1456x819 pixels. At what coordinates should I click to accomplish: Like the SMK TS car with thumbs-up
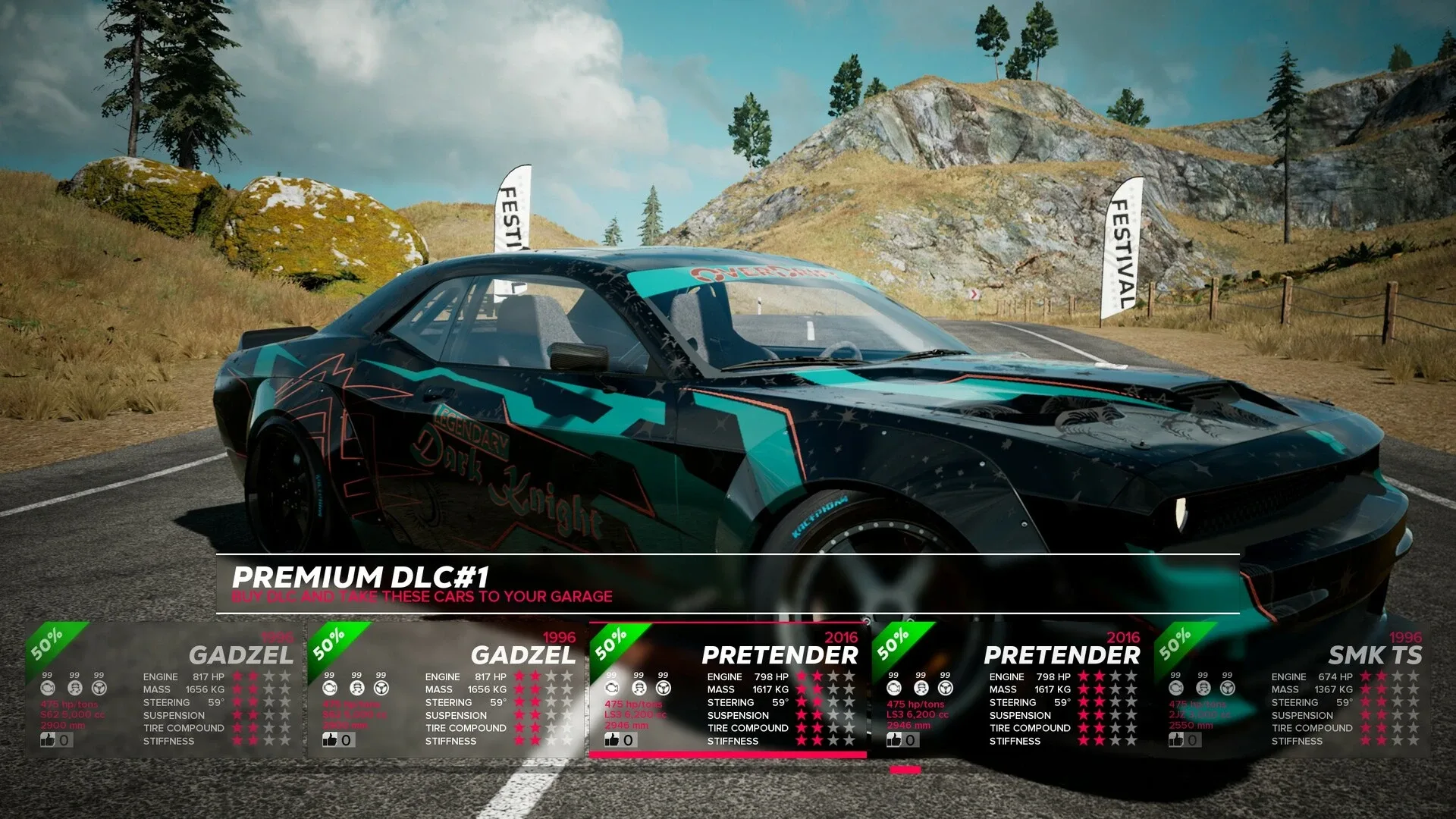pyautogui.click(x=1176, y=739)
